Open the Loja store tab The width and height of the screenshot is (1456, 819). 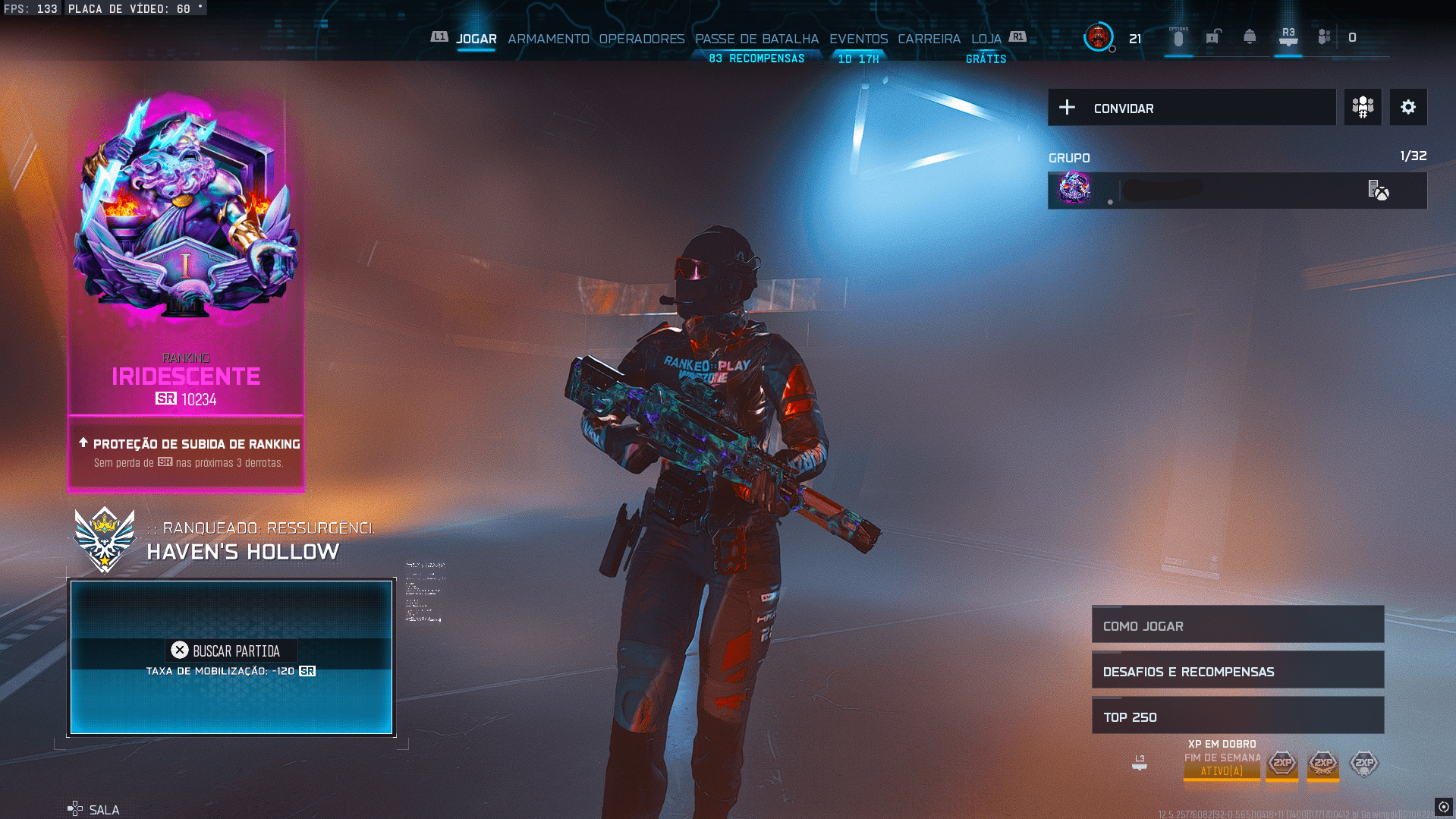(986, 39)
